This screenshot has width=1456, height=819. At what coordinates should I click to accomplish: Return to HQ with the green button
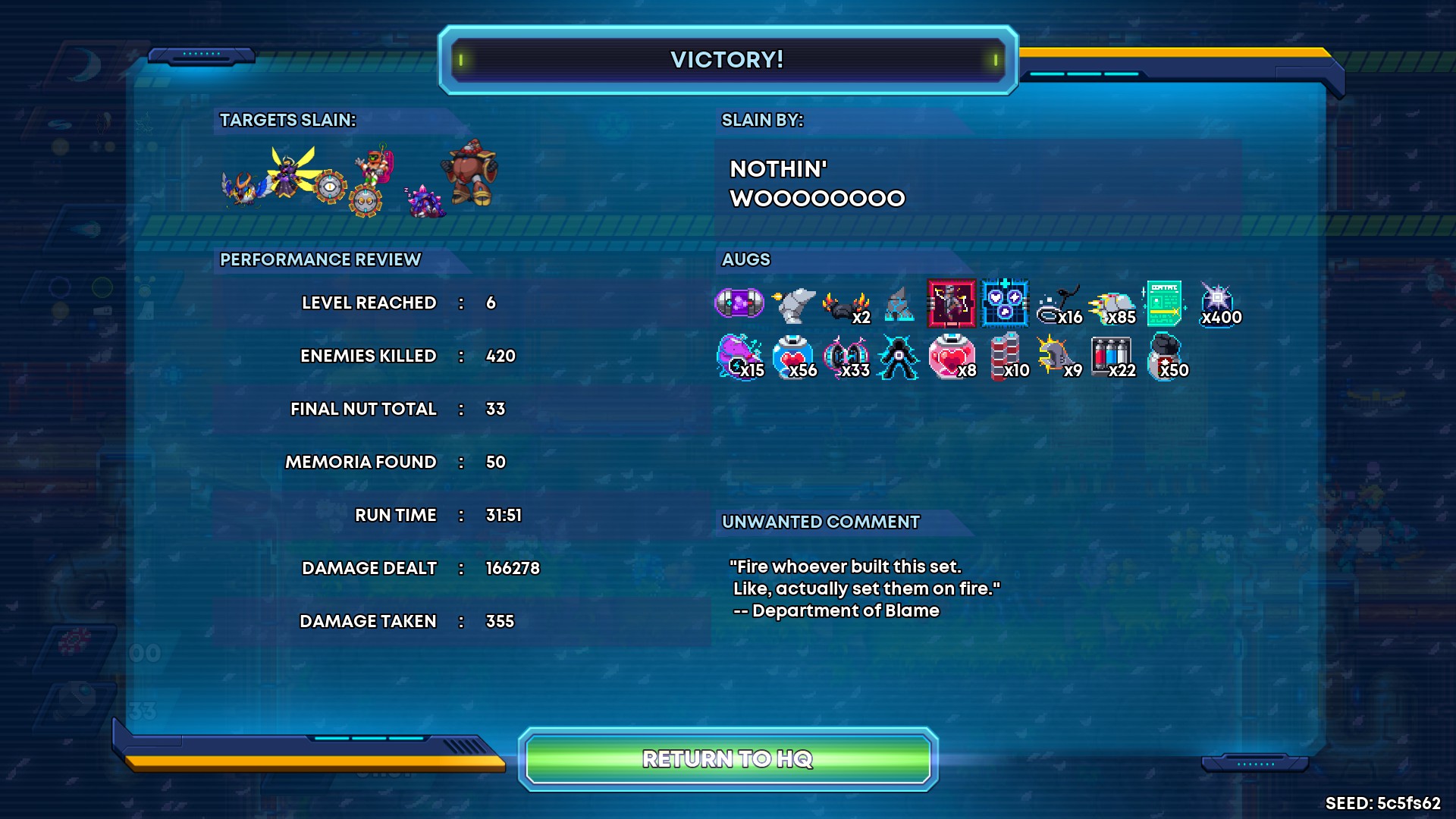pos(728,758)
